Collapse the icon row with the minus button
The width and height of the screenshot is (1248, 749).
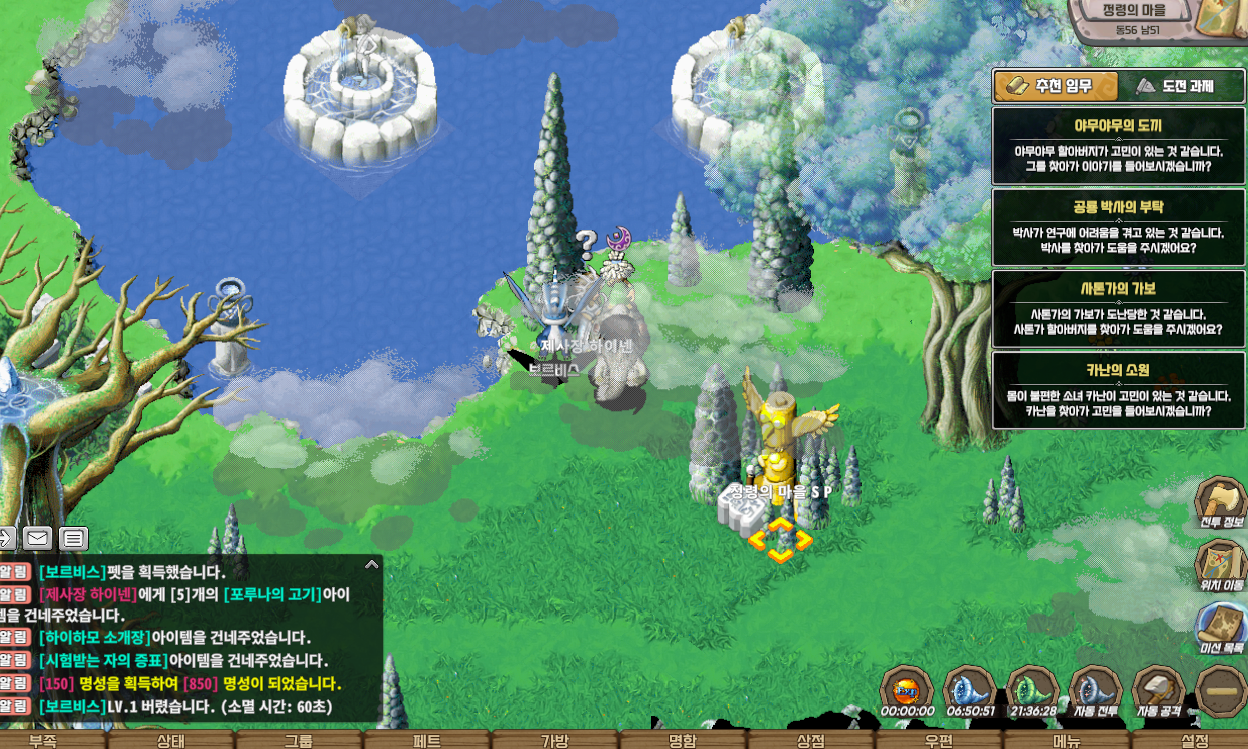[1221, 691]
